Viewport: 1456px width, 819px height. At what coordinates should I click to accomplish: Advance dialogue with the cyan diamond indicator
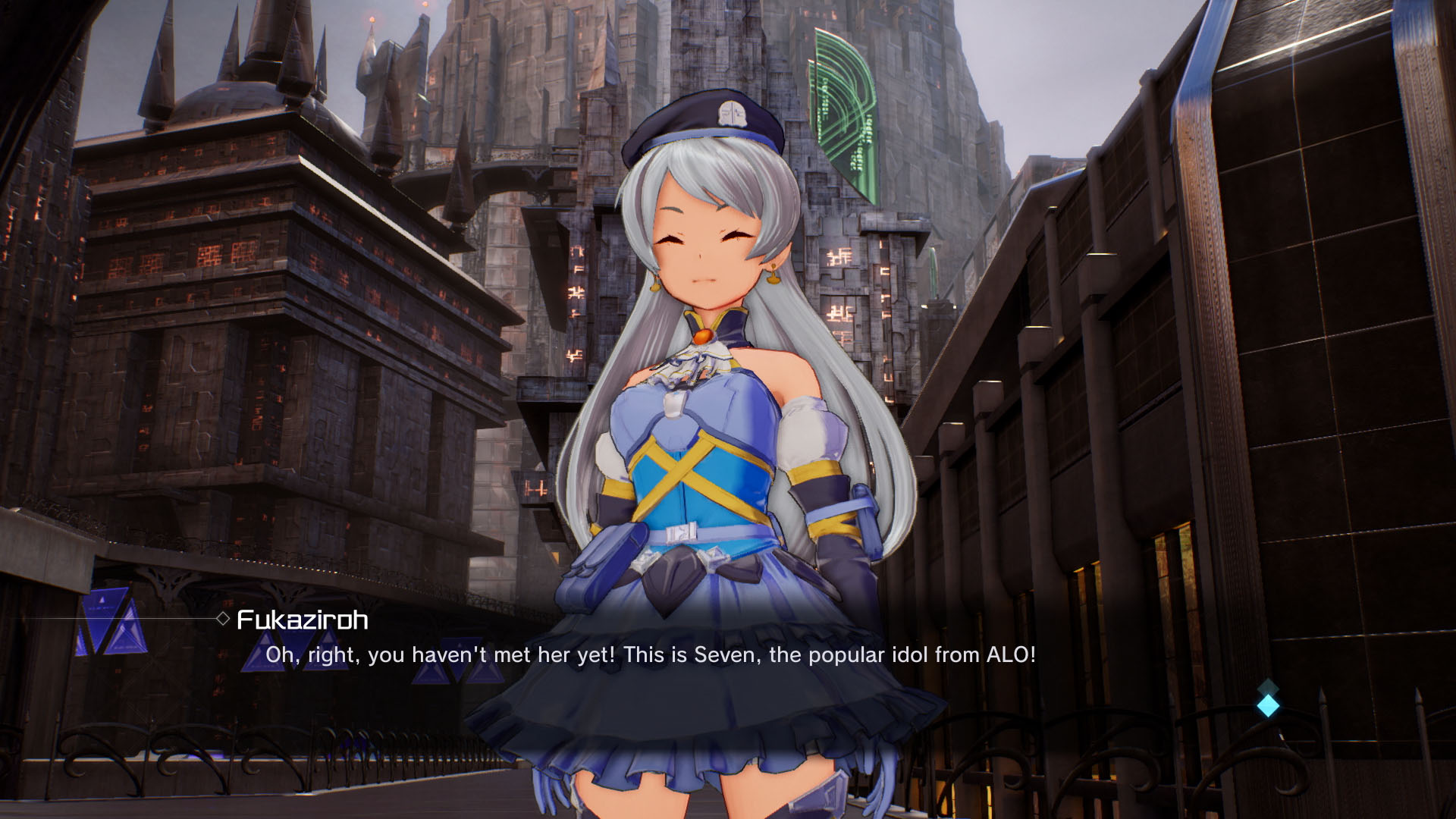coord(1268,705)
